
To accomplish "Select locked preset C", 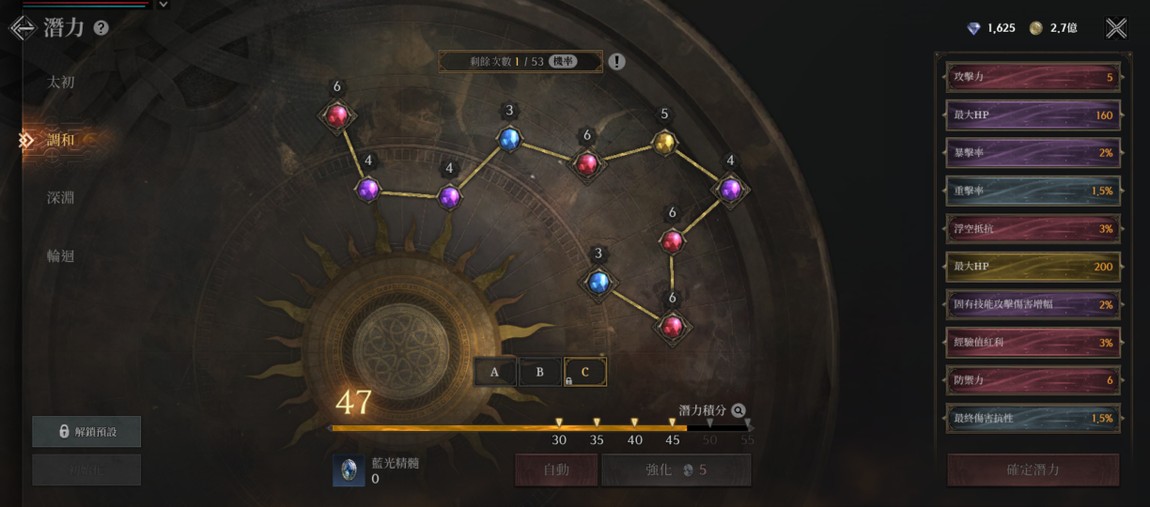I will [585, 372].
